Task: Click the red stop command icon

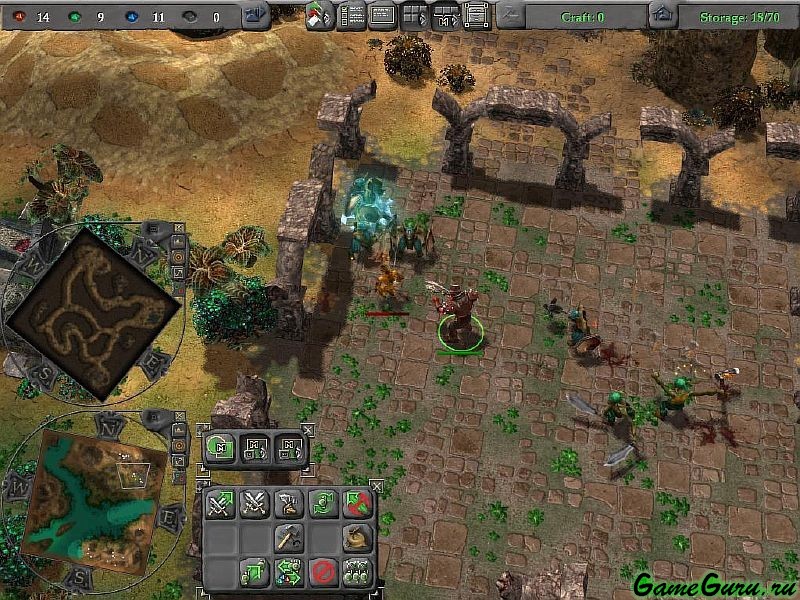Action: (322, 572)
